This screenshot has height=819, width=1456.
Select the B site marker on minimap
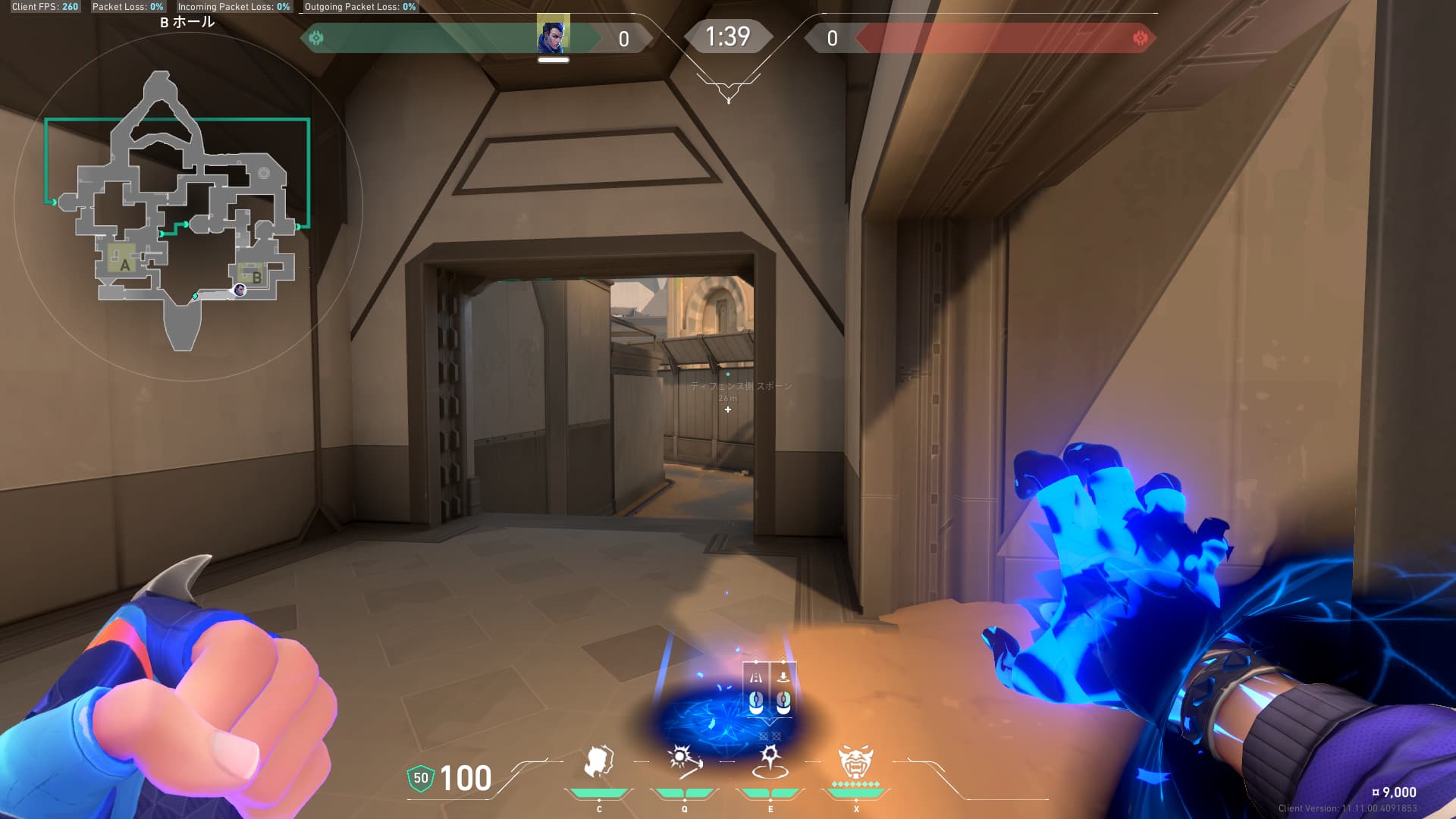[x=256, y=278]
